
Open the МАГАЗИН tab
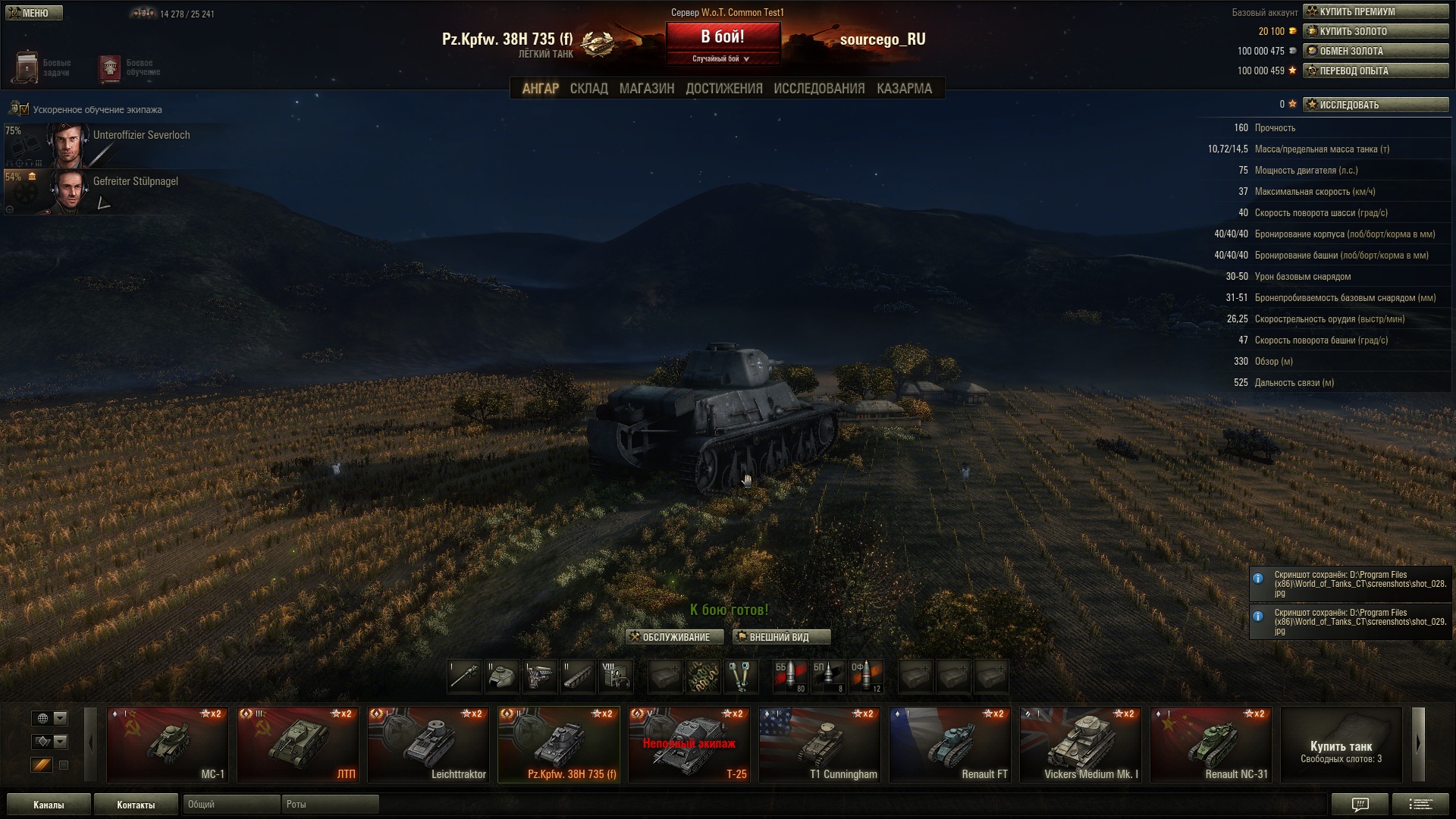pyautogui.click(x=646, y=89)
